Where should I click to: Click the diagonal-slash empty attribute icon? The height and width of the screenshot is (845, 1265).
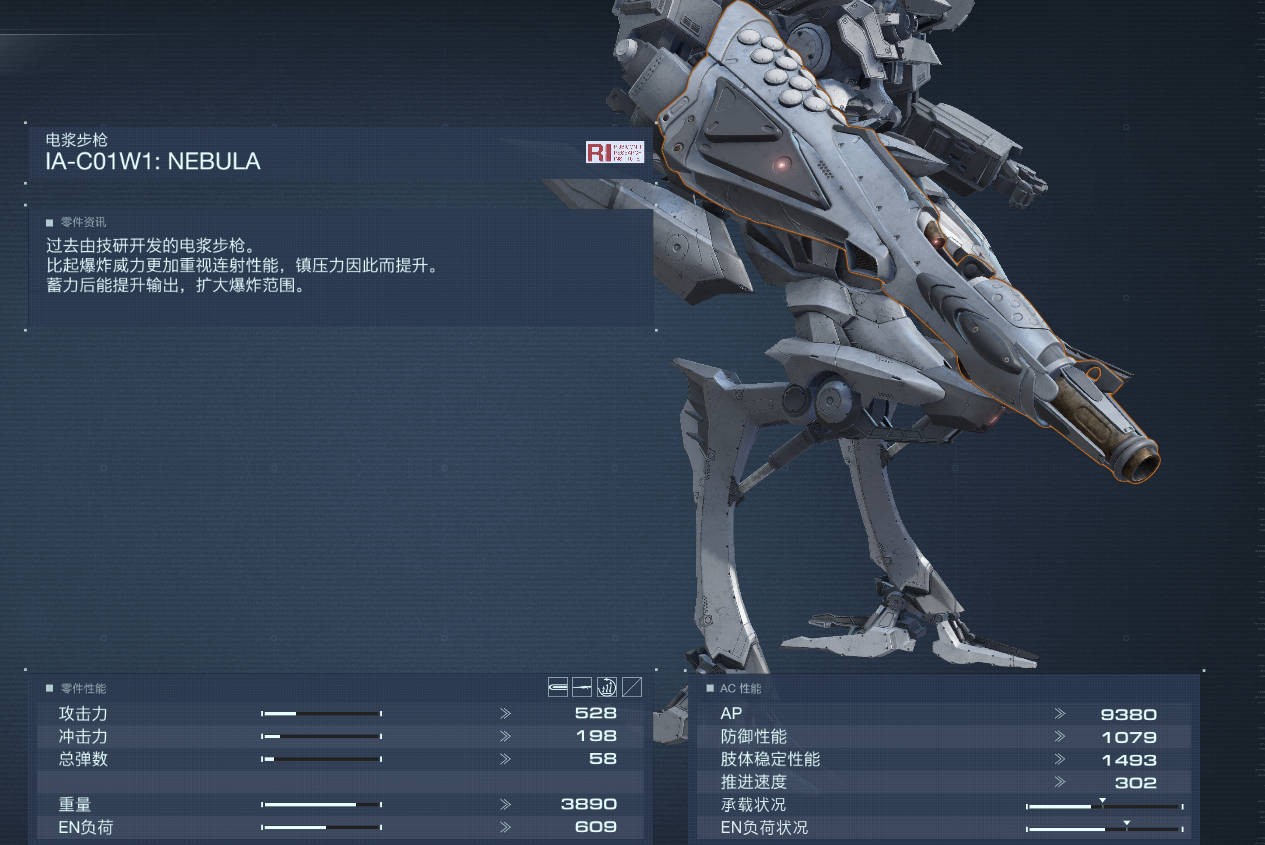632,687
